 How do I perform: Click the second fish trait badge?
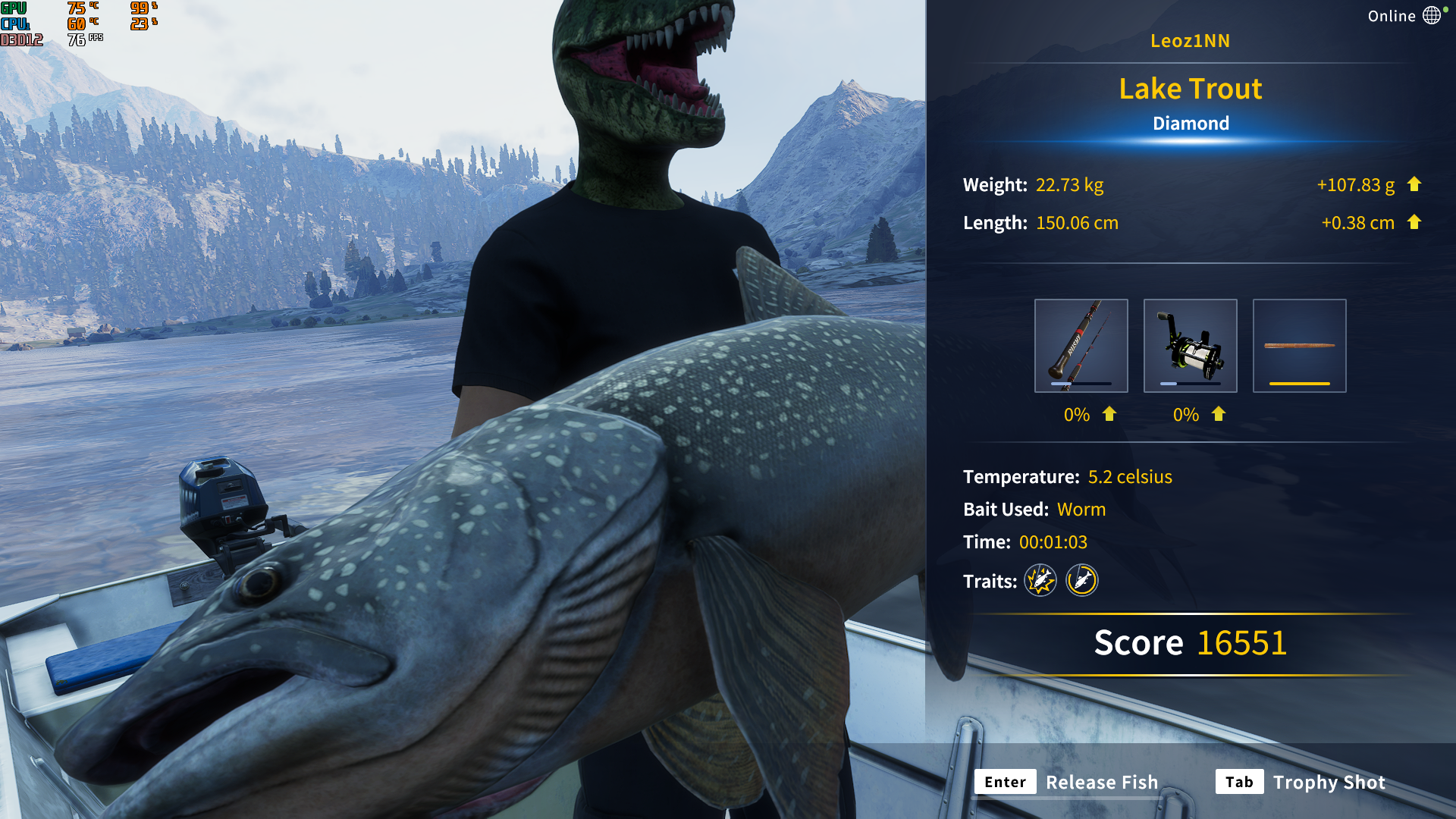(1082, 581)
